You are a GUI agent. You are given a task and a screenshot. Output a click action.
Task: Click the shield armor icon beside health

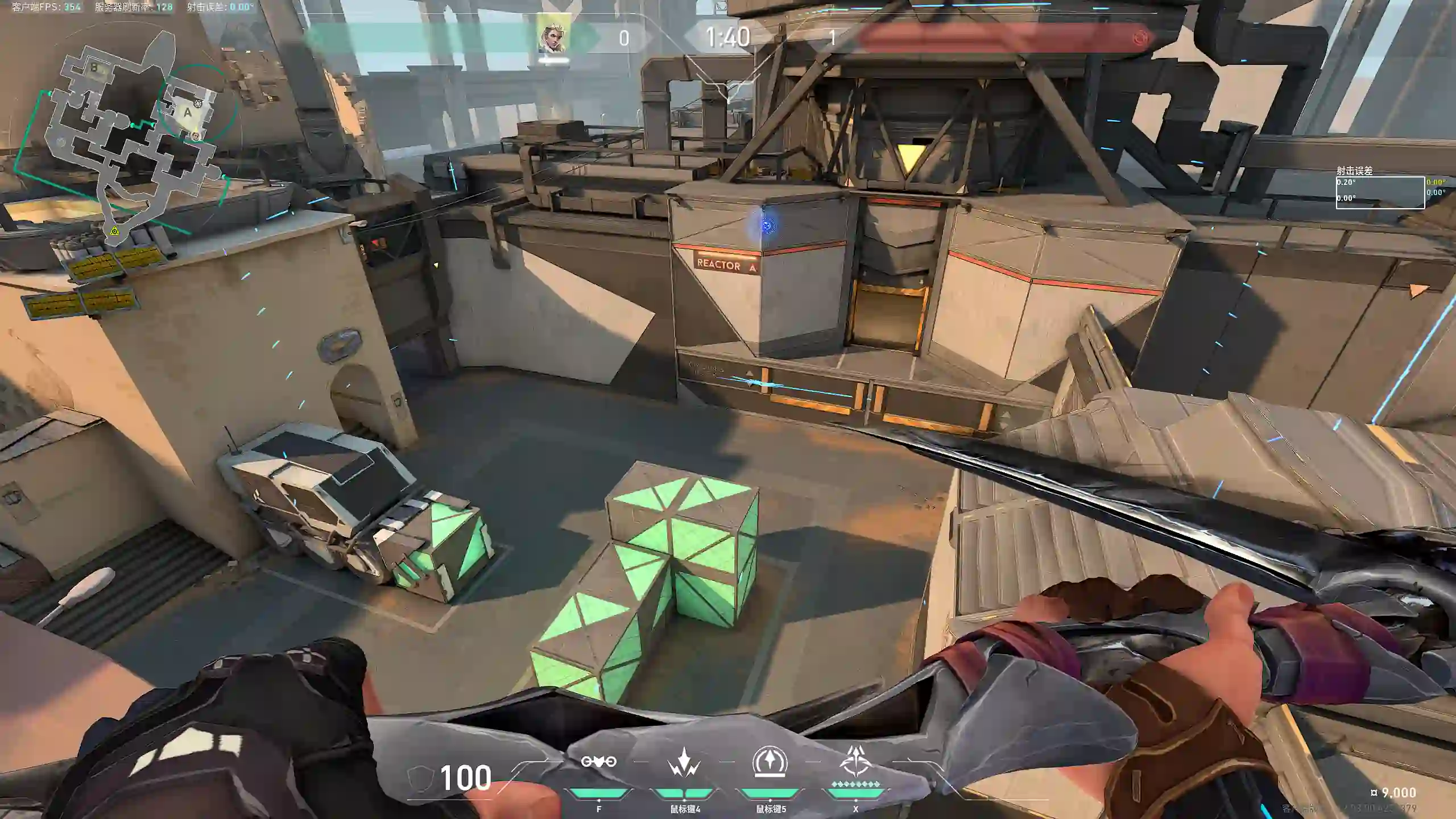point(420,778)
